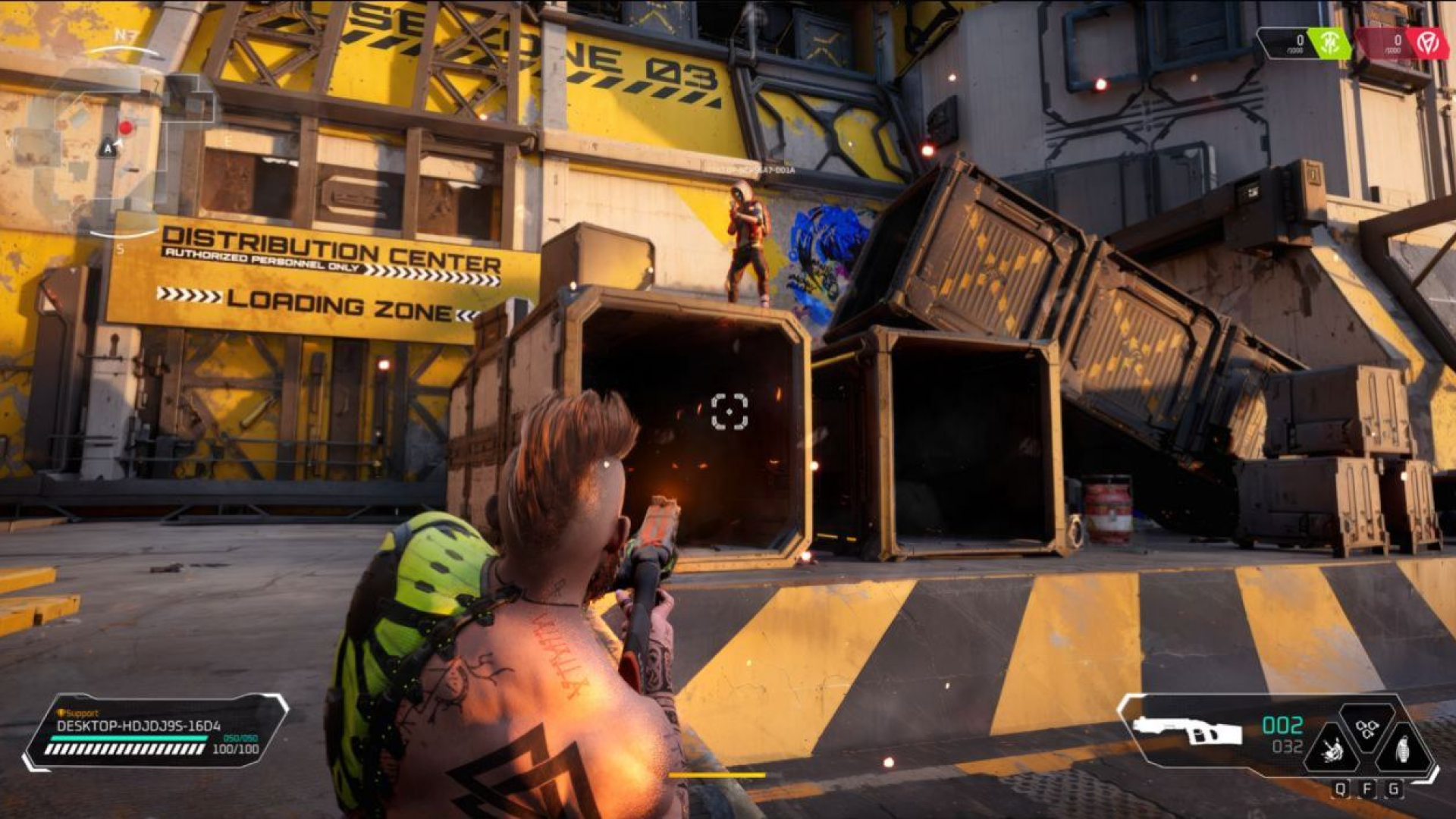Click the melee attack icon bound to Q
Image resolution: width=1456 pixels, height=819 pixels.
tap(1332, 749)
